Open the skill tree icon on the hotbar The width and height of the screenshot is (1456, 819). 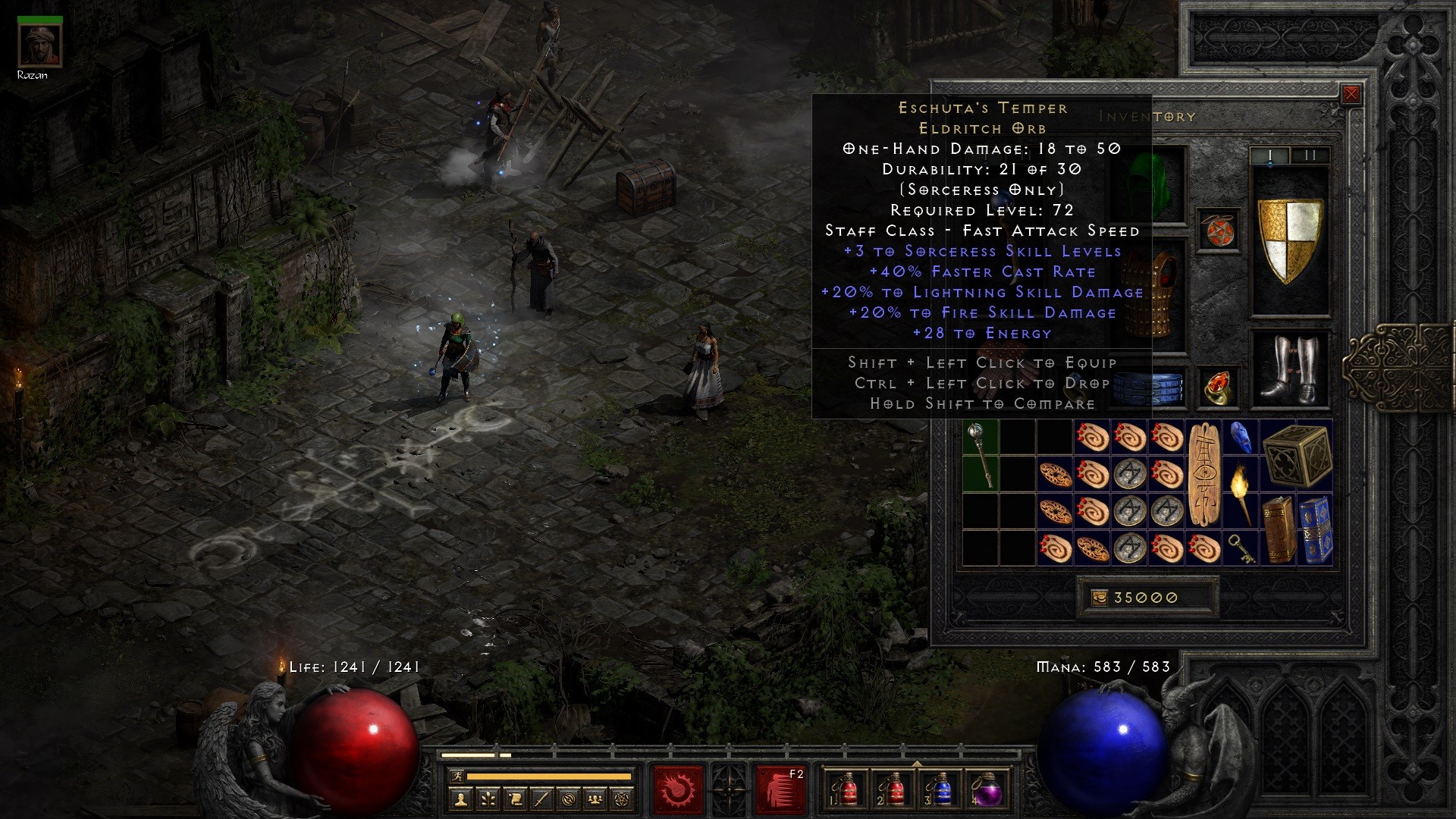coord(488,799)
